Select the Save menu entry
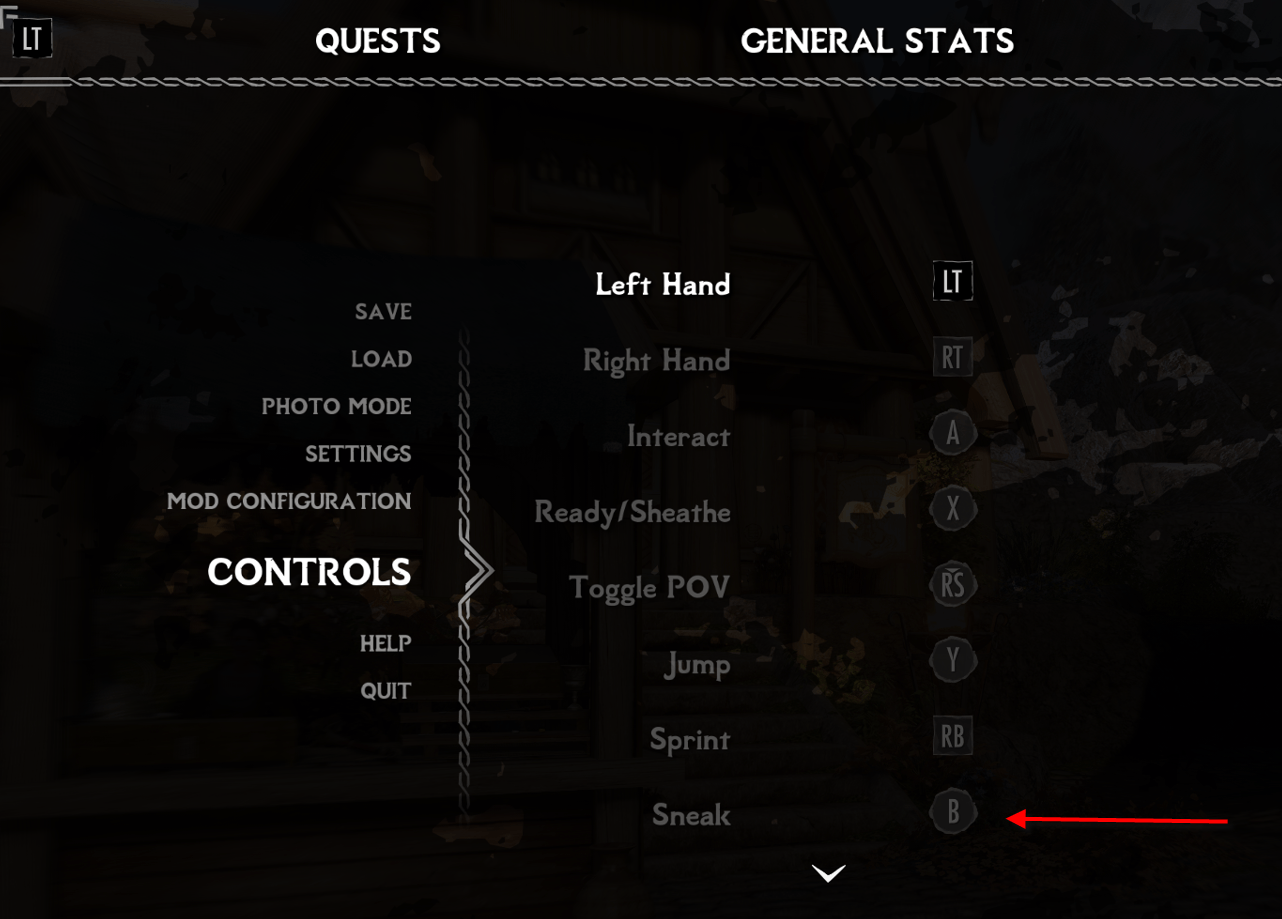 click(x=383, y=312)
